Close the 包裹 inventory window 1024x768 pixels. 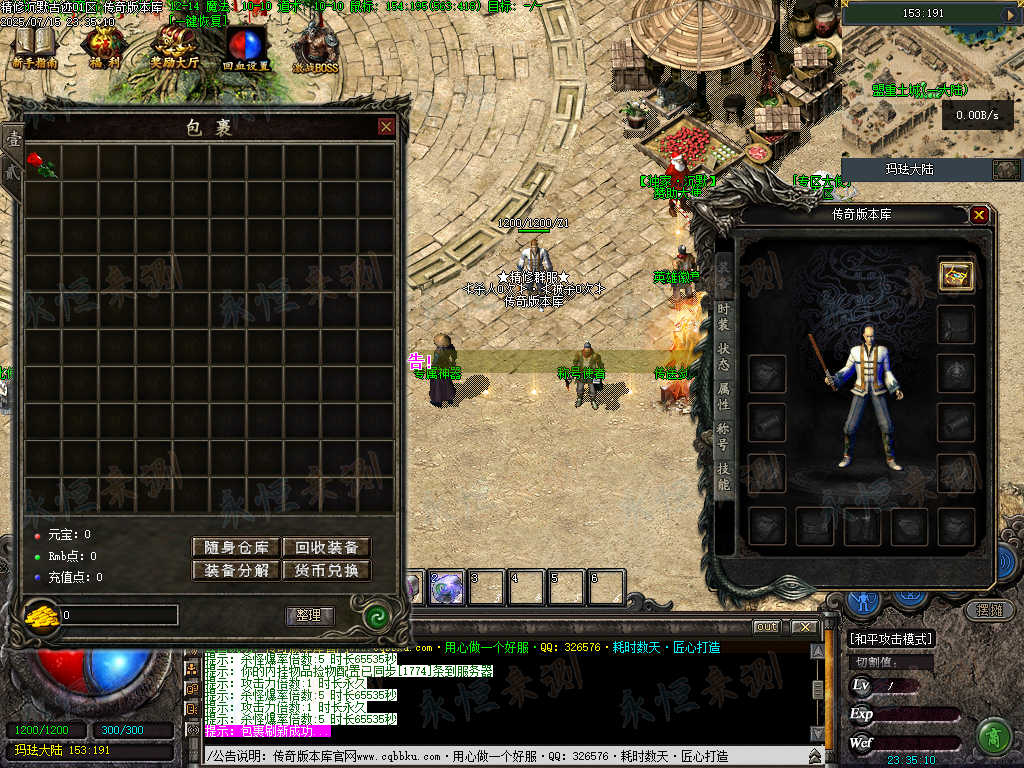pos(386,127)
